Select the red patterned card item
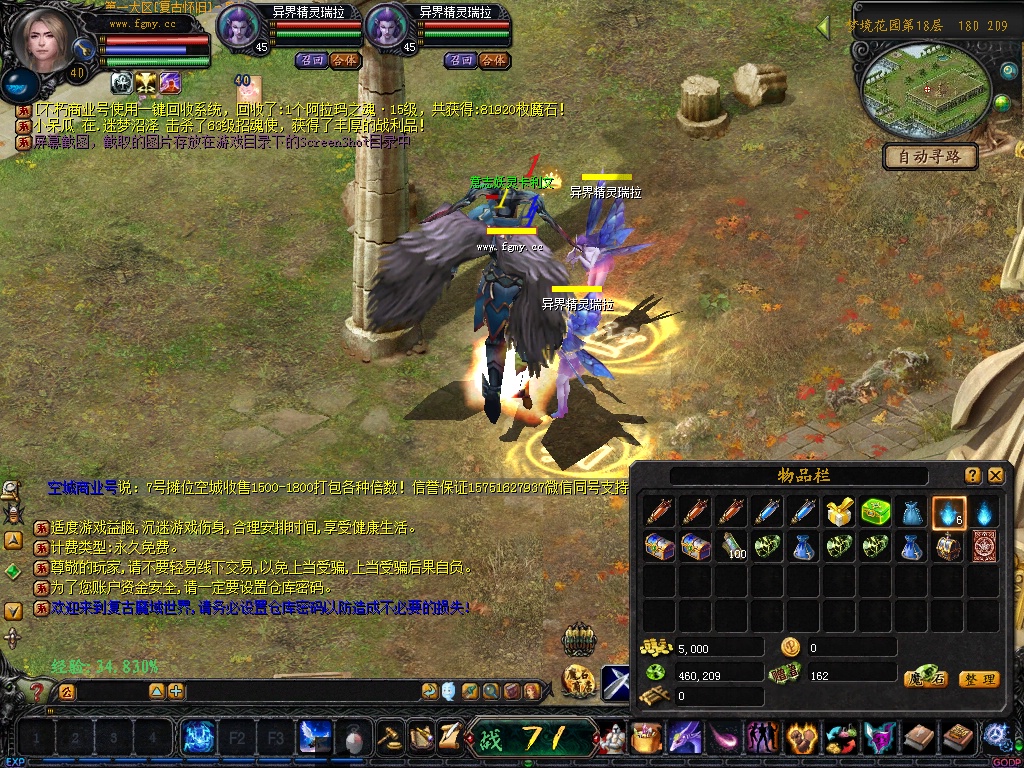This screenshot has width=1024, height=768. pyautogui.click(x=984, y=547)
